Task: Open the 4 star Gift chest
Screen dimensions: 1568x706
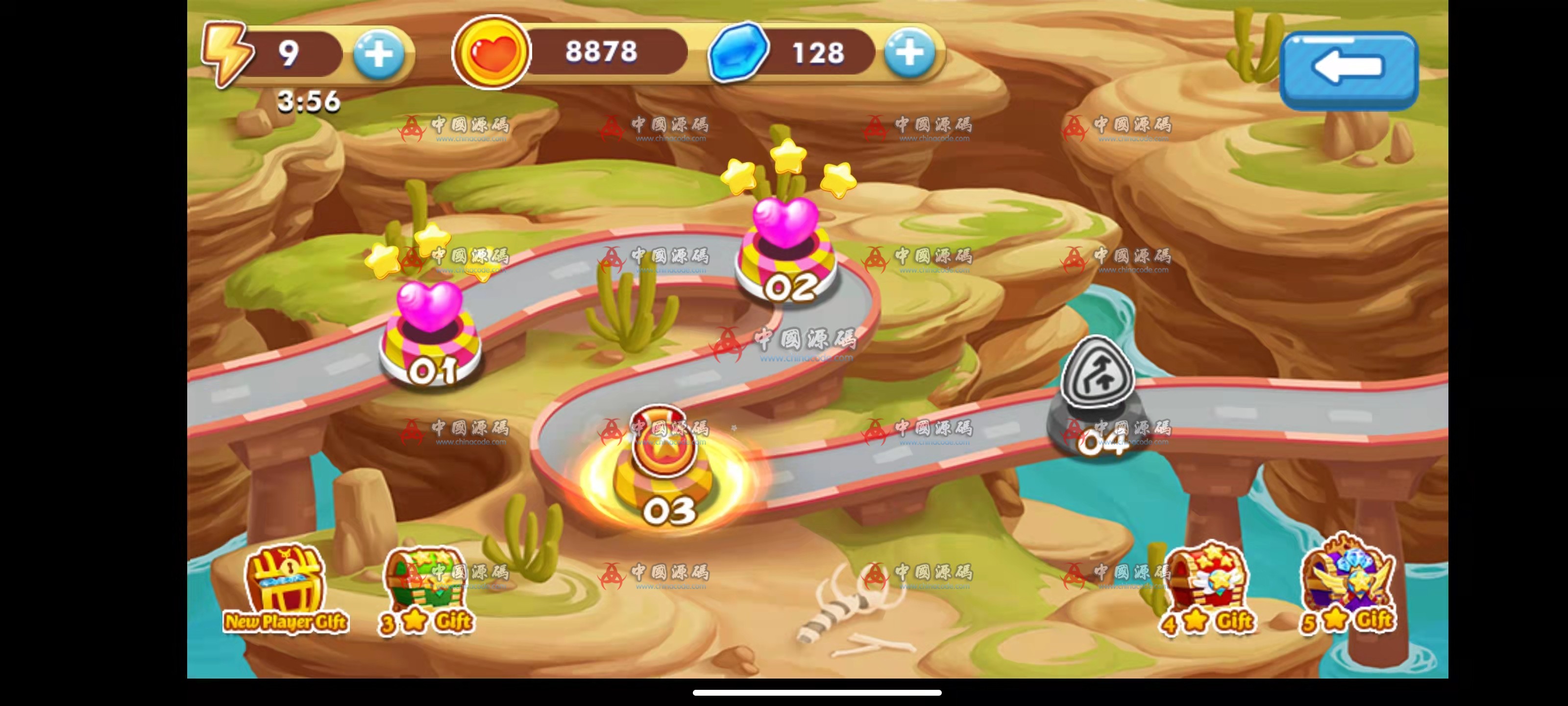Action: [x=1207, y=588]
